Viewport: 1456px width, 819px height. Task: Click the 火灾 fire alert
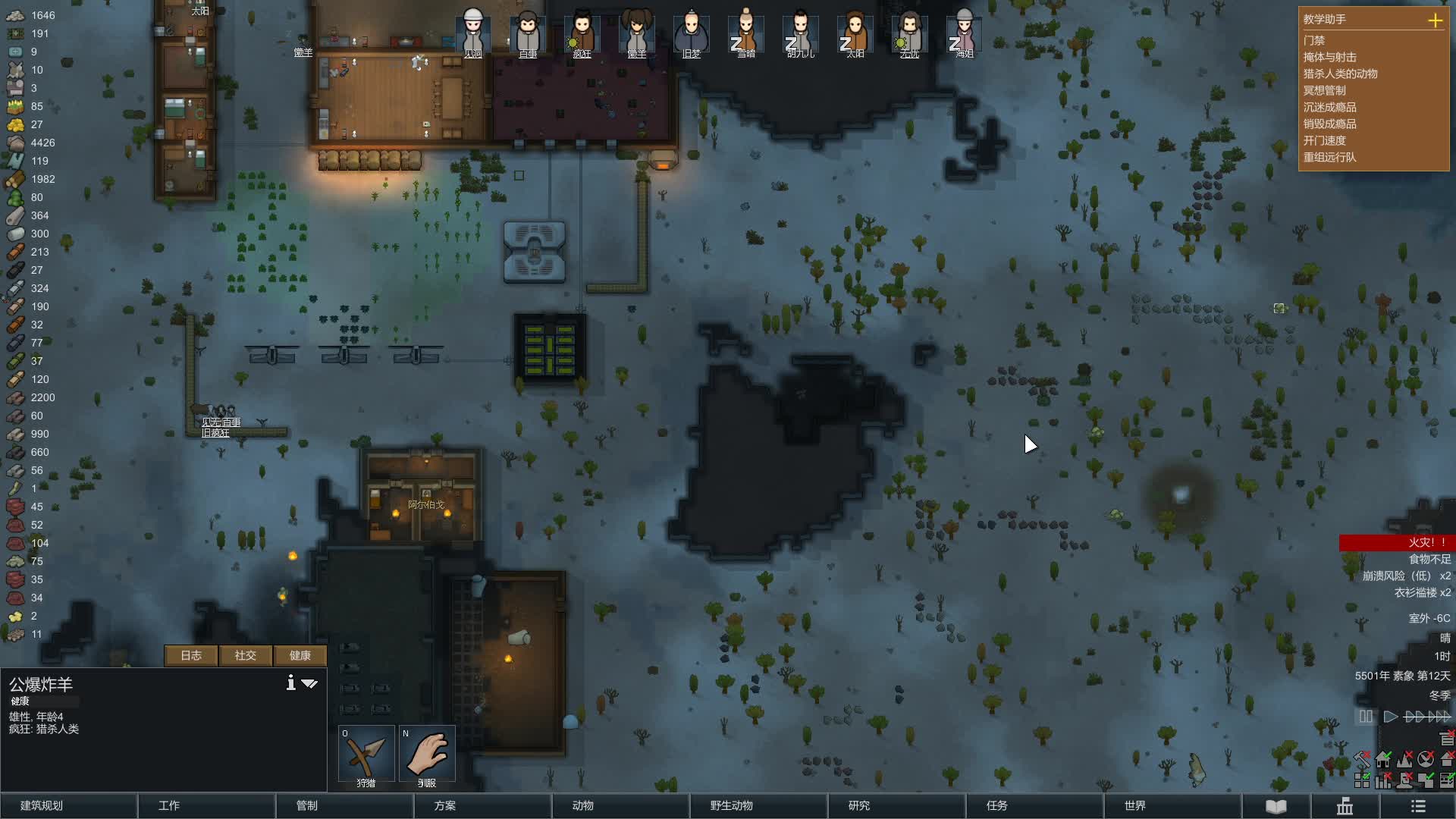[1395, 542]
